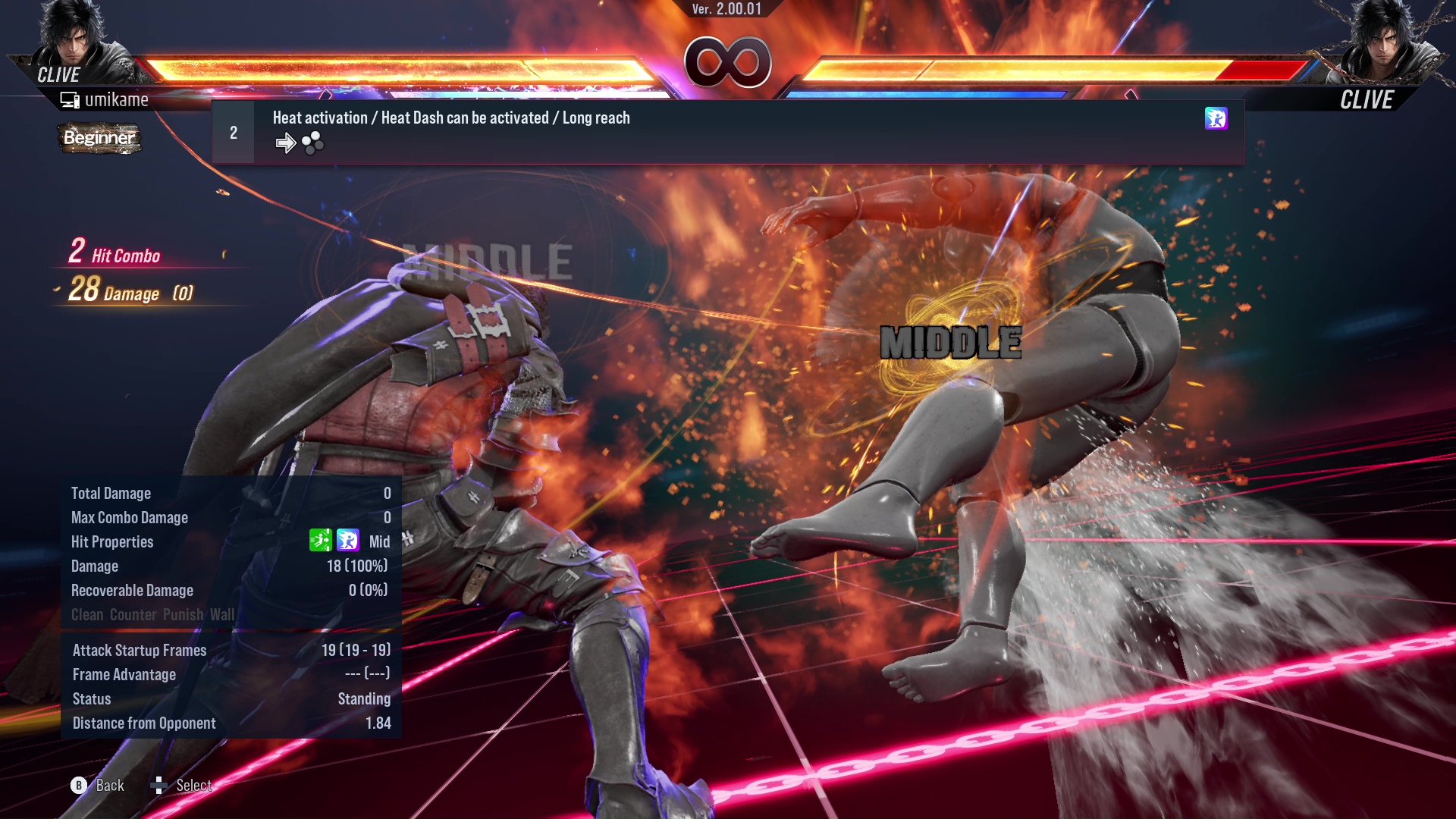The width and height of the screenshot is (1456, 819).
Task: Click the green icon beside Hit Properties
Action: click(x=320, y=541)
